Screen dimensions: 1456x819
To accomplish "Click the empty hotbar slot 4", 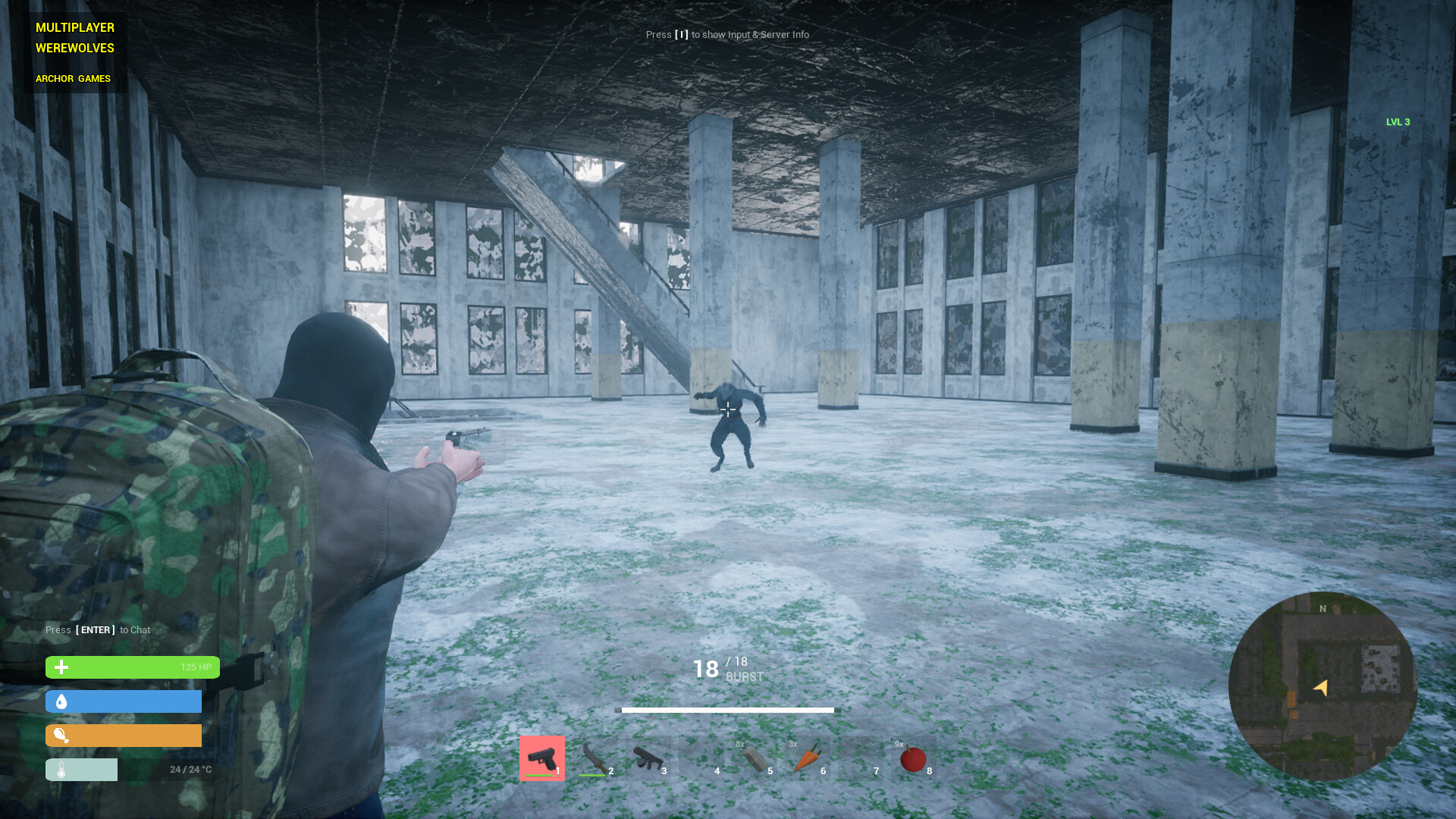I will click(x=702, y=758).
